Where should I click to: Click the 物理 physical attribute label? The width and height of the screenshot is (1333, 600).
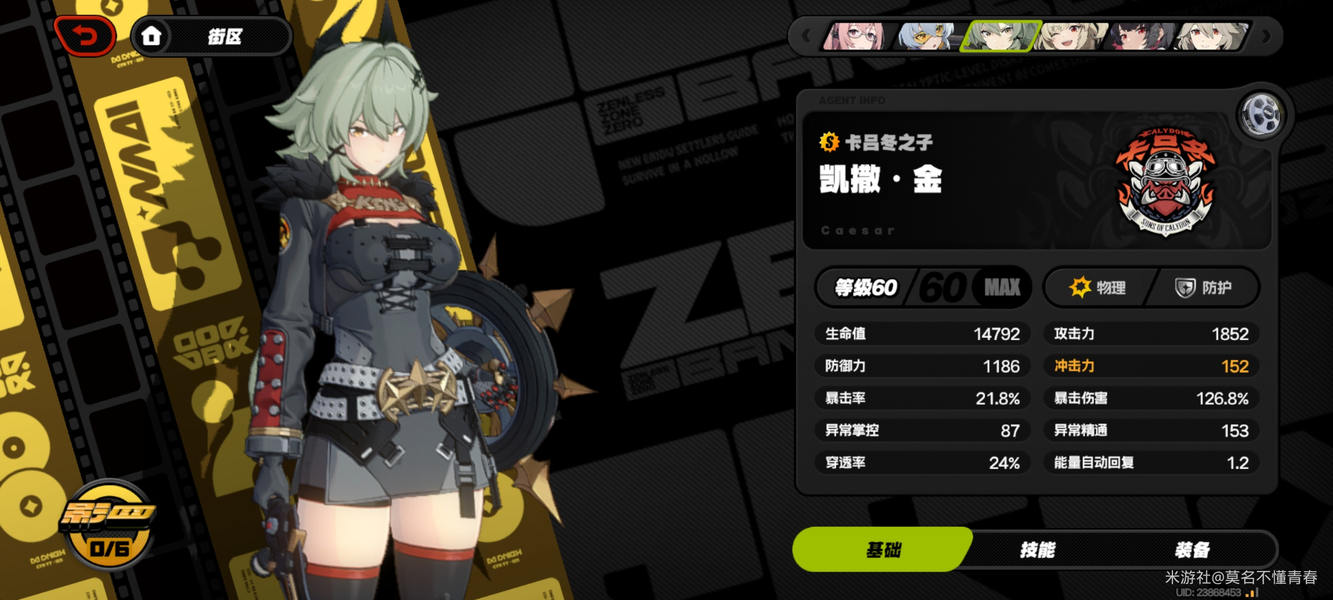[x=1098, y=288]
